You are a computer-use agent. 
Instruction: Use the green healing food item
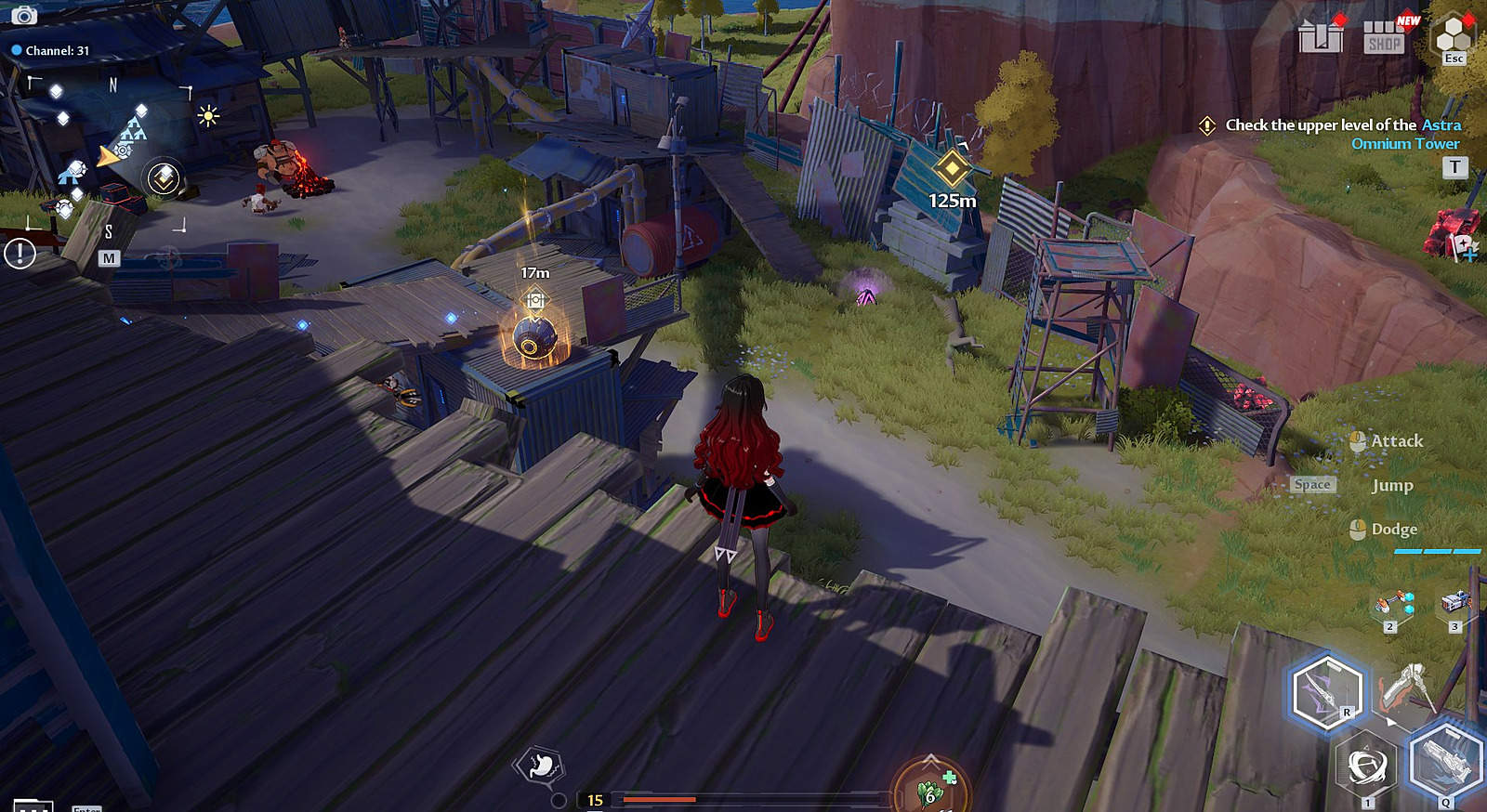tap(931, 789)
